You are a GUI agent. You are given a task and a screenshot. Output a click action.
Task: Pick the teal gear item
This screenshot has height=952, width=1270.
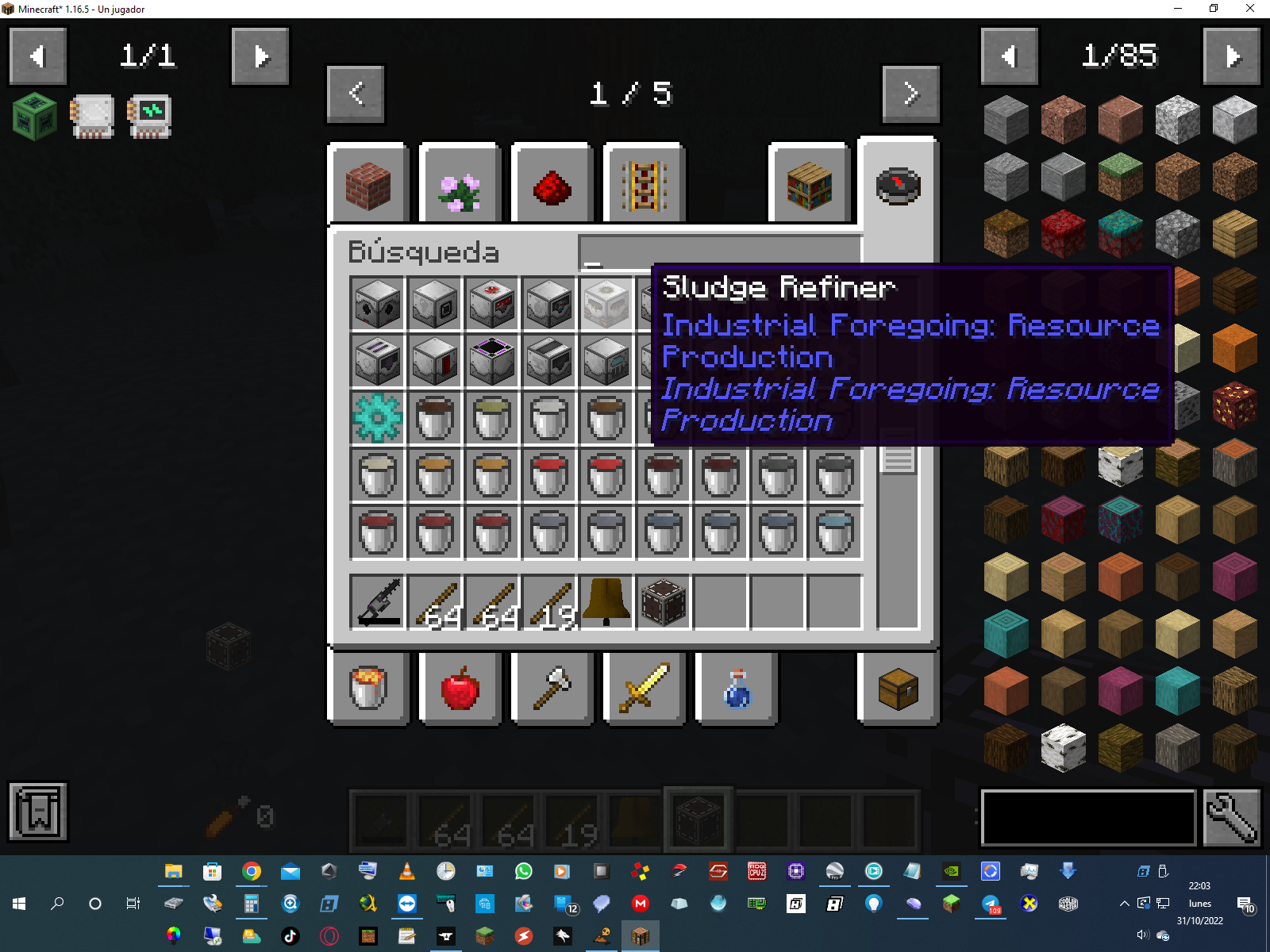(x=377, y=417)
